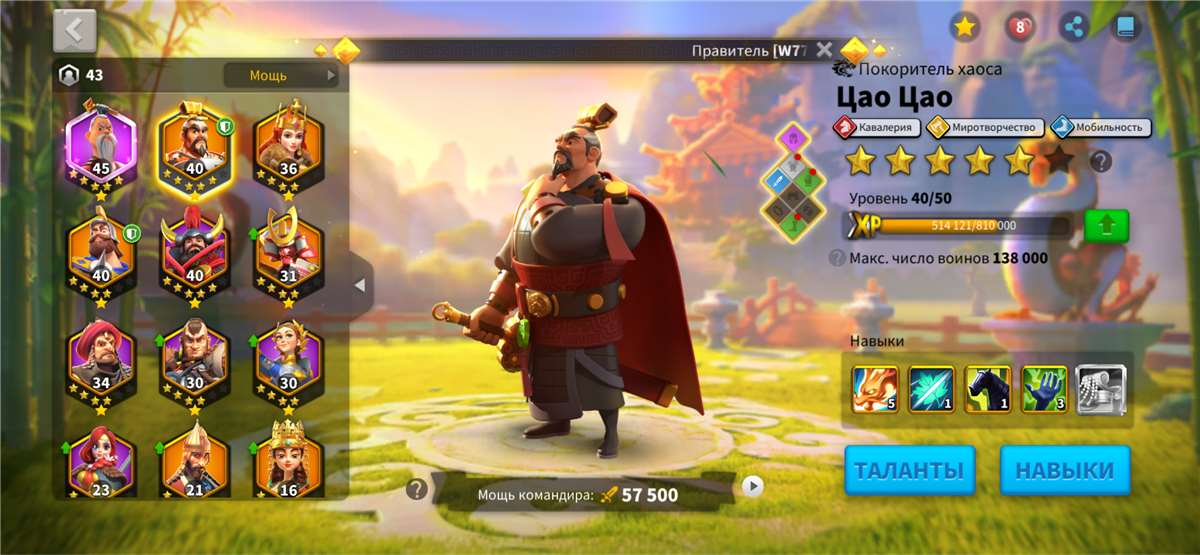1200x555 pixels.
Task: Go back using the arrow button
Action: (75, 30)
